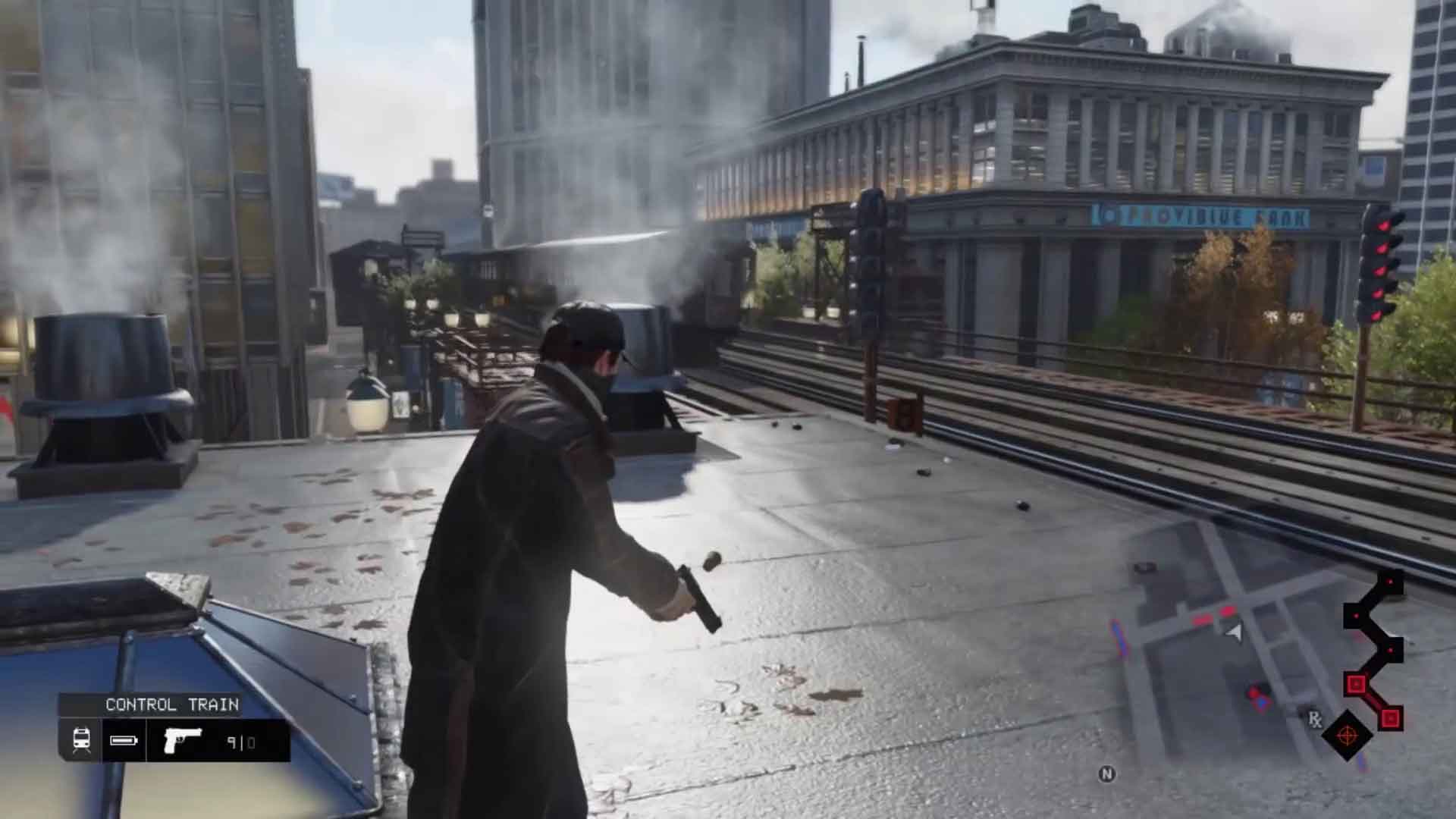1456x819 pixels.
Task: Select the Rx pharmacy marker on minimap
Action: pyautogui.click(x=1314, y=718)
